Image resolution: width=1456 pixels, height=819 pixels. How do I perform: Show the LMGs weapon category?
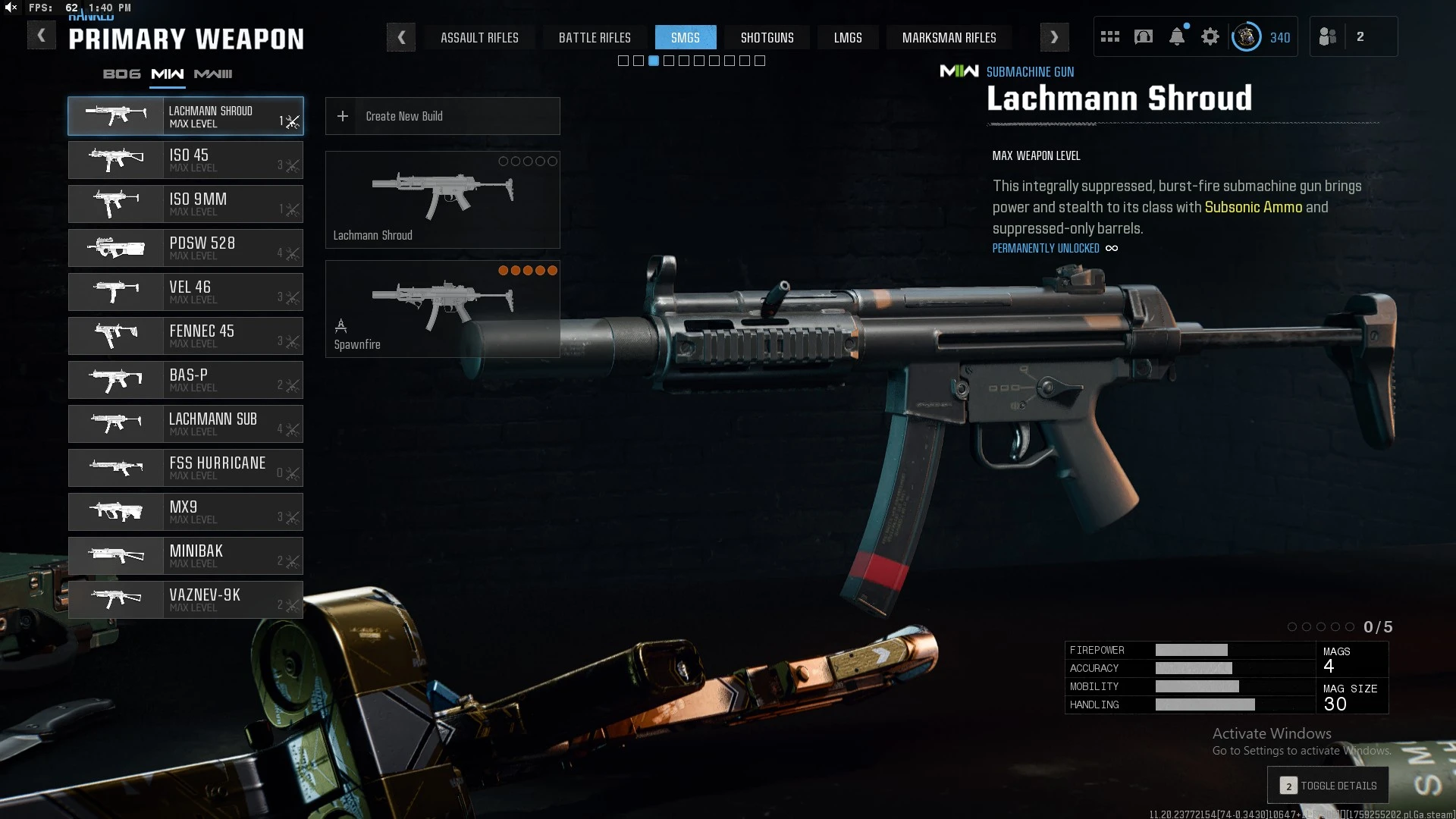coord(848,37)
